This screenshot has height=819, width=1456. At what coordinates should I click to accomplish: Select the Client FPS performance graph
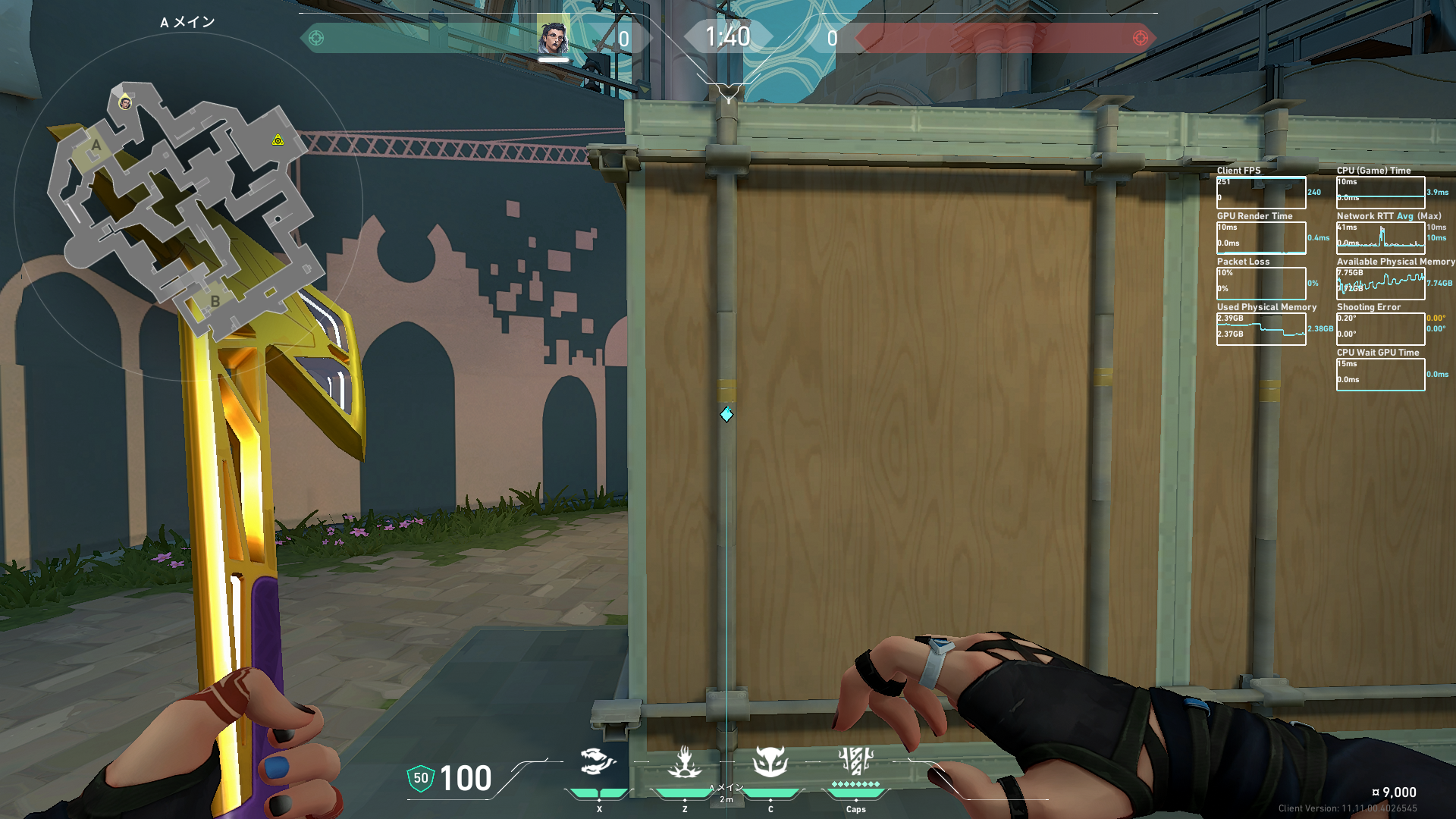1261,193
